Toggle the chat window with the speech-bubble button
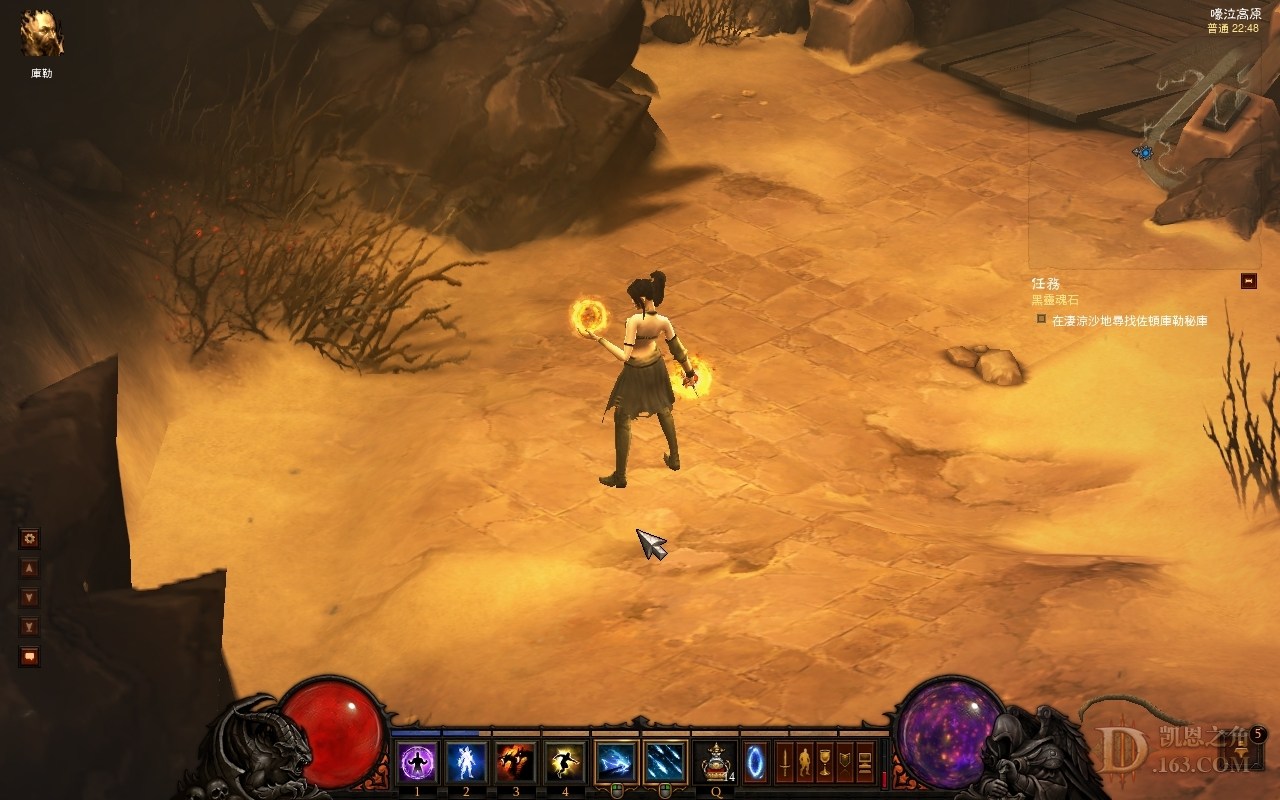Image resolution: width=1280 pixels, height=800 pixels. (x=30, y=657)
